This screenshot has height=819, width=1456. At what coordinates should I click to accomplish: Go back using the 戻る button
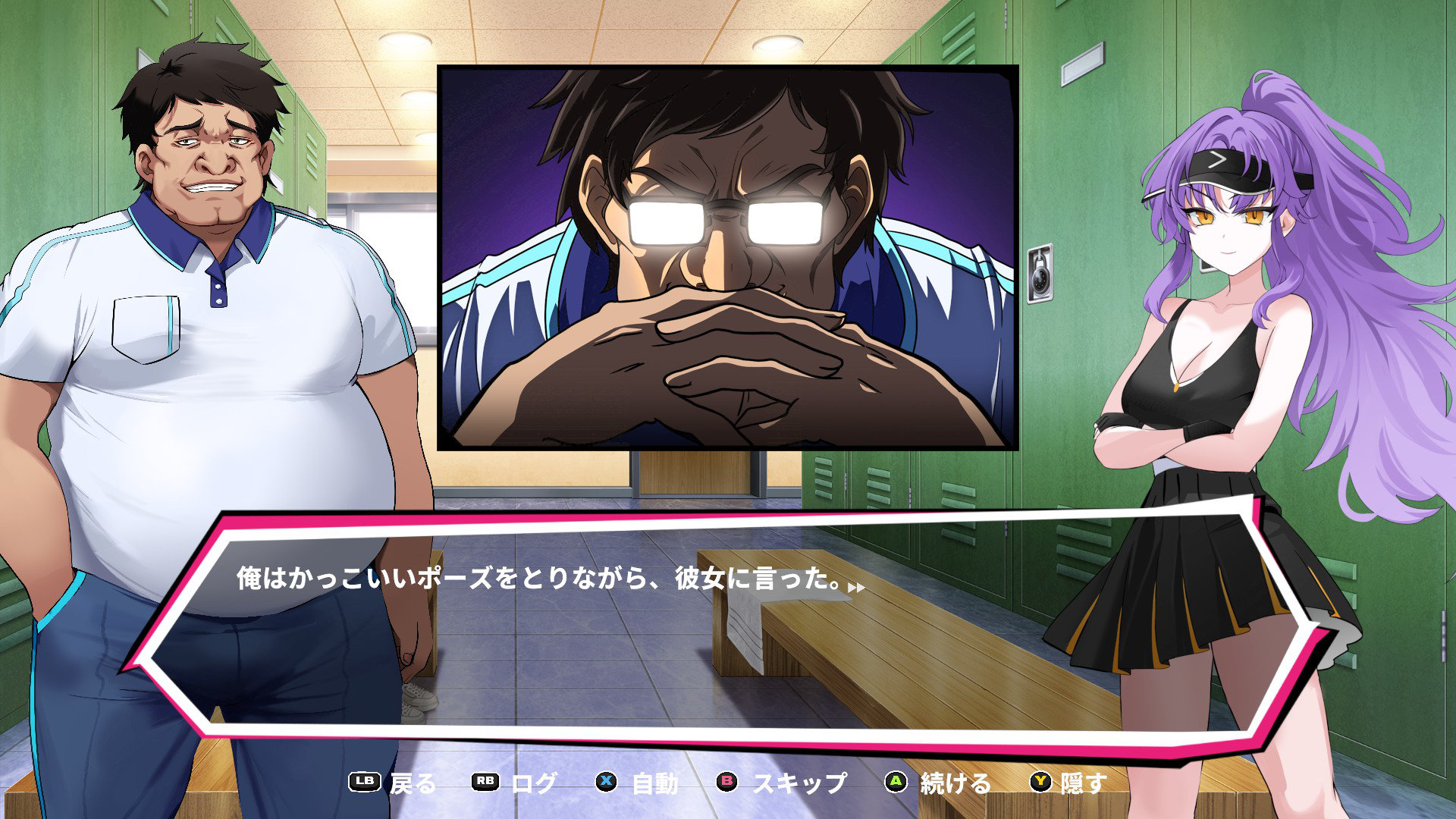click(394, 783)
